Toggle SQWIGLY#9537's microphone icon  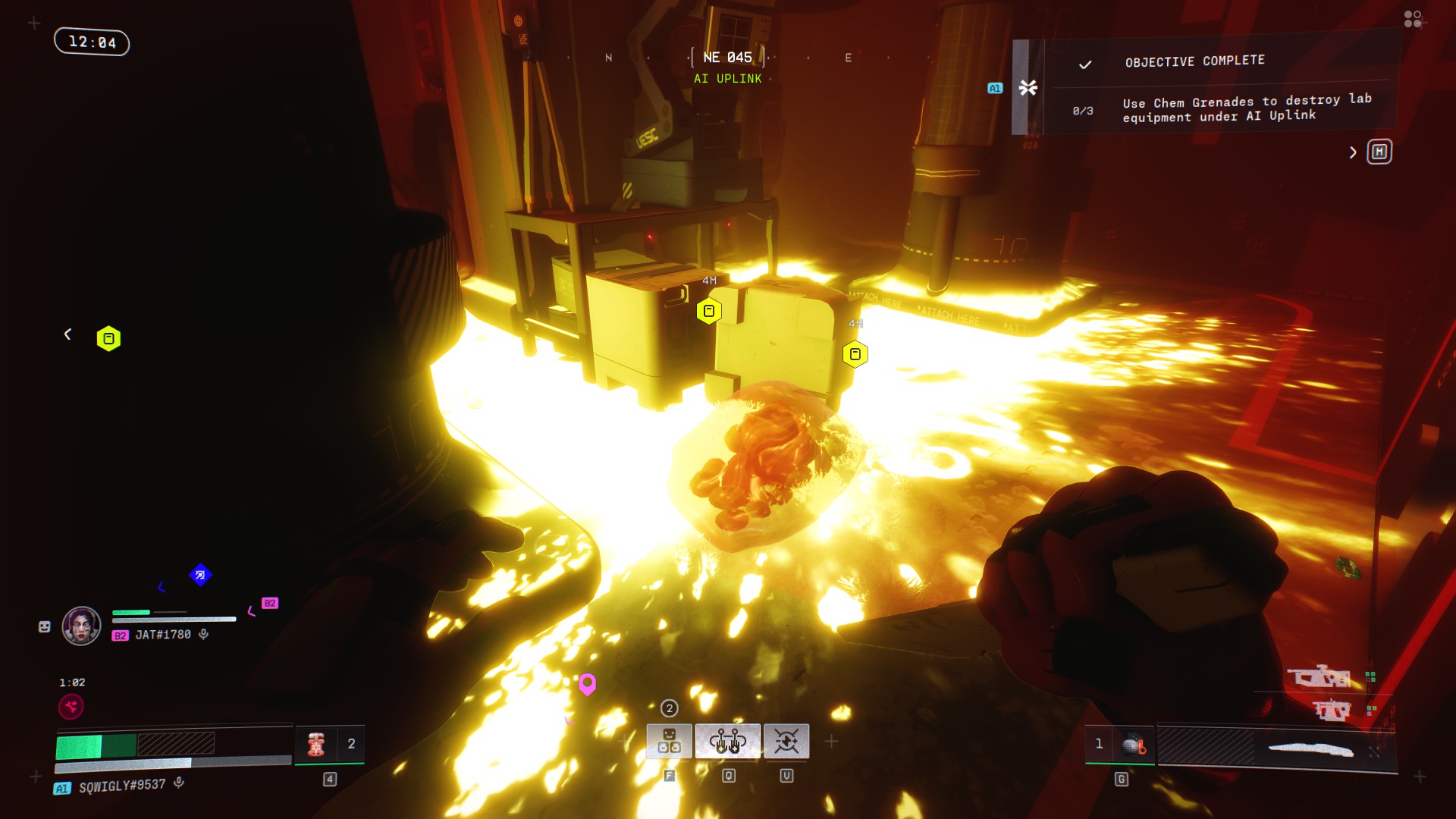coord(179,783)
